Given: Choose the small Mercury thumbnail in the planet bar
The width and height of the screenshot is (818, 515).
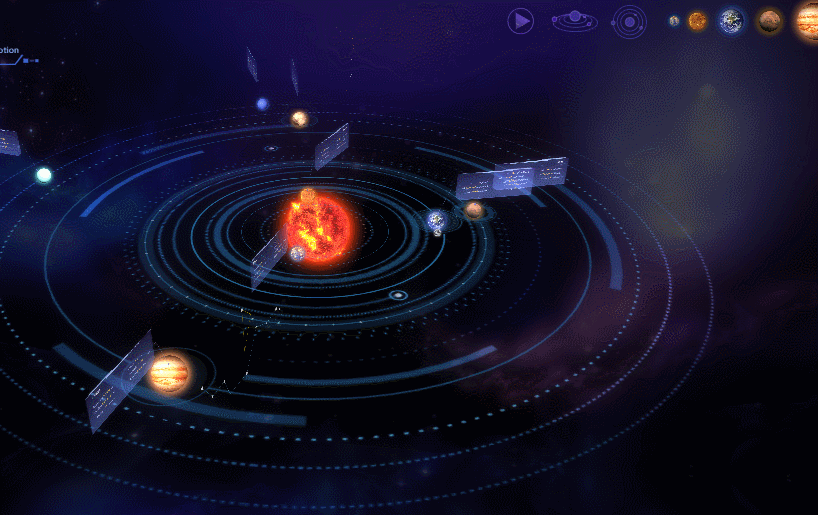Looking at the screenshot, I should [x=674, y=21].
